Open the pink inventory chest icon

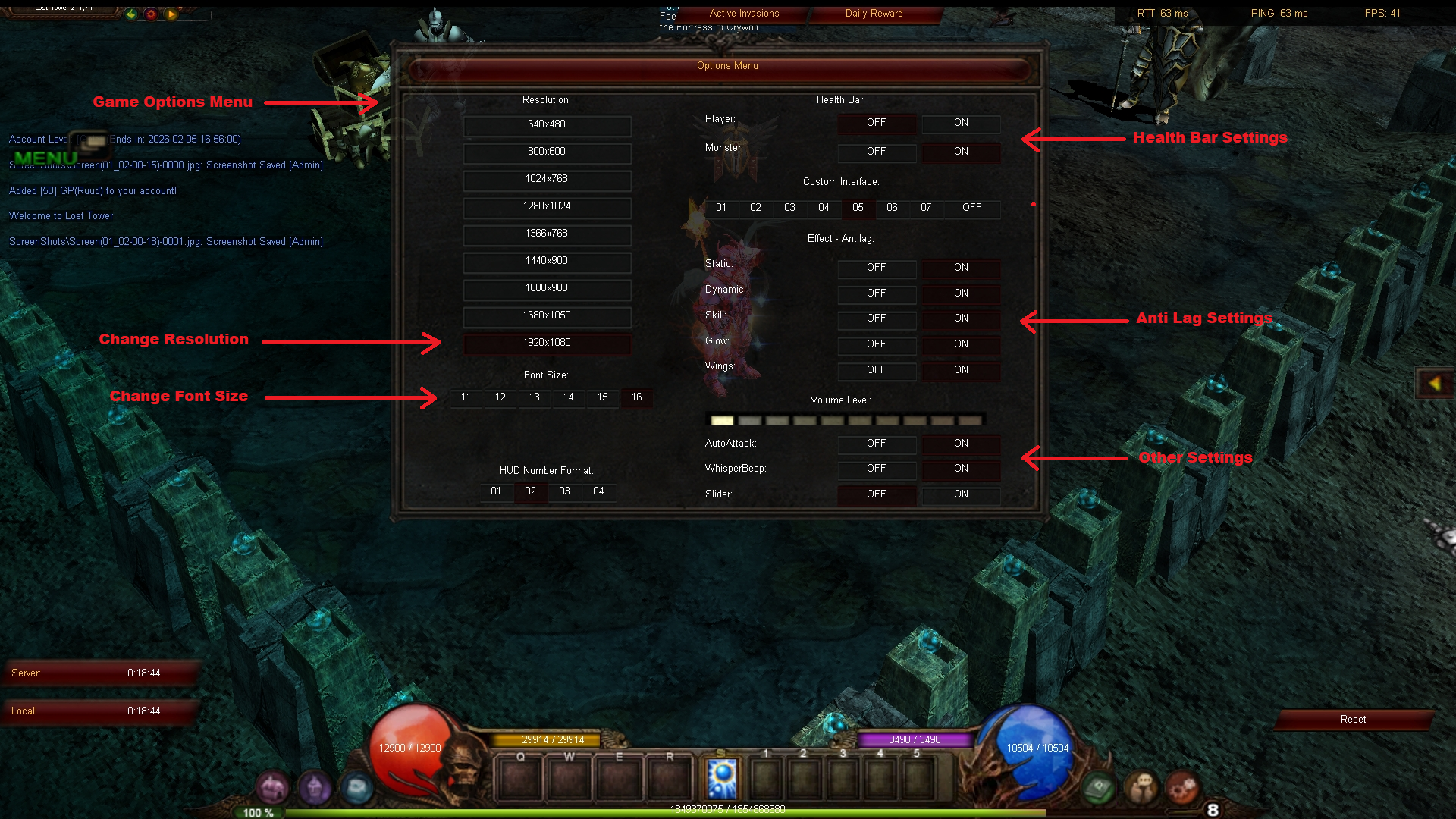[272, 787]
